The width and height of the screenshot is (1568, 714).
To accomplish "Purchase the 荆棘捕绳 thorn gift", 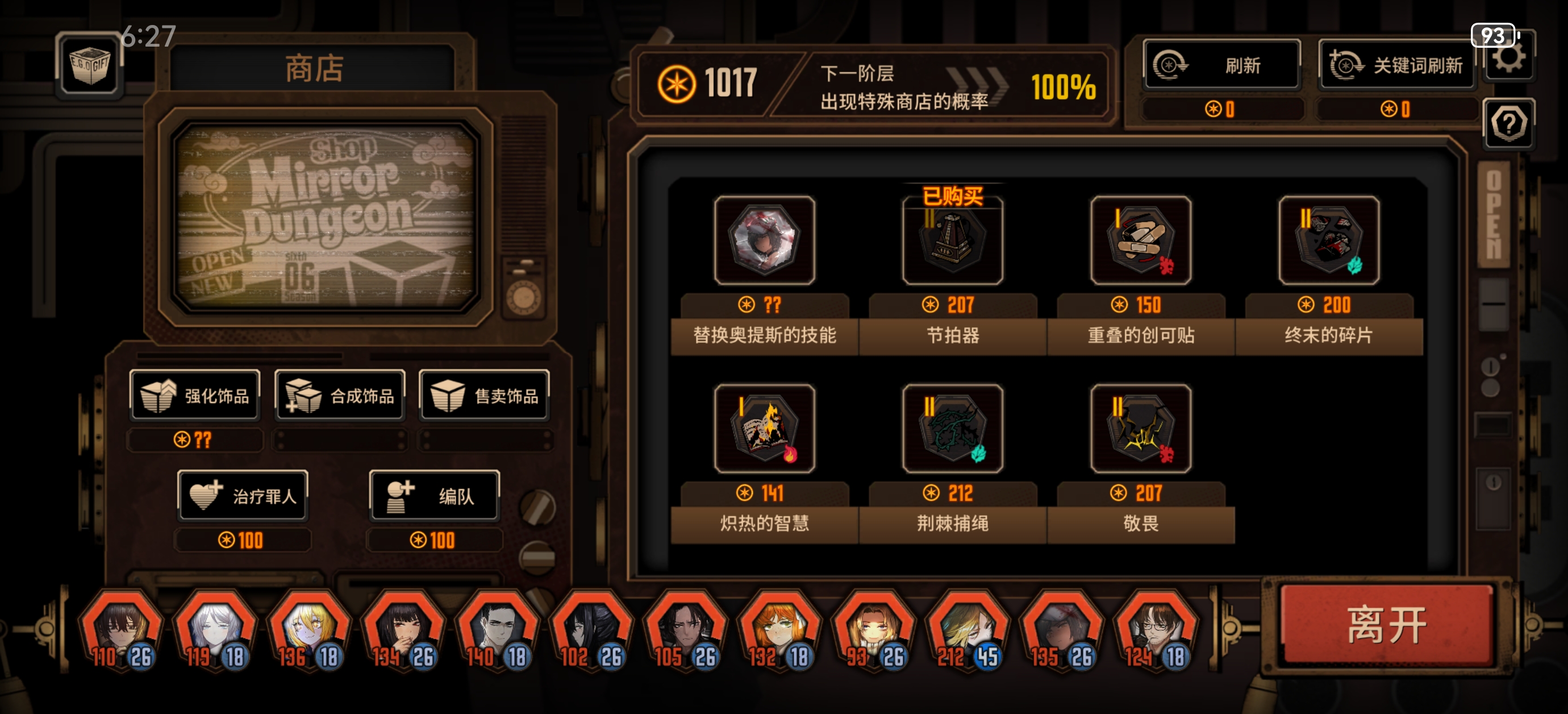I will pos(953,430).
